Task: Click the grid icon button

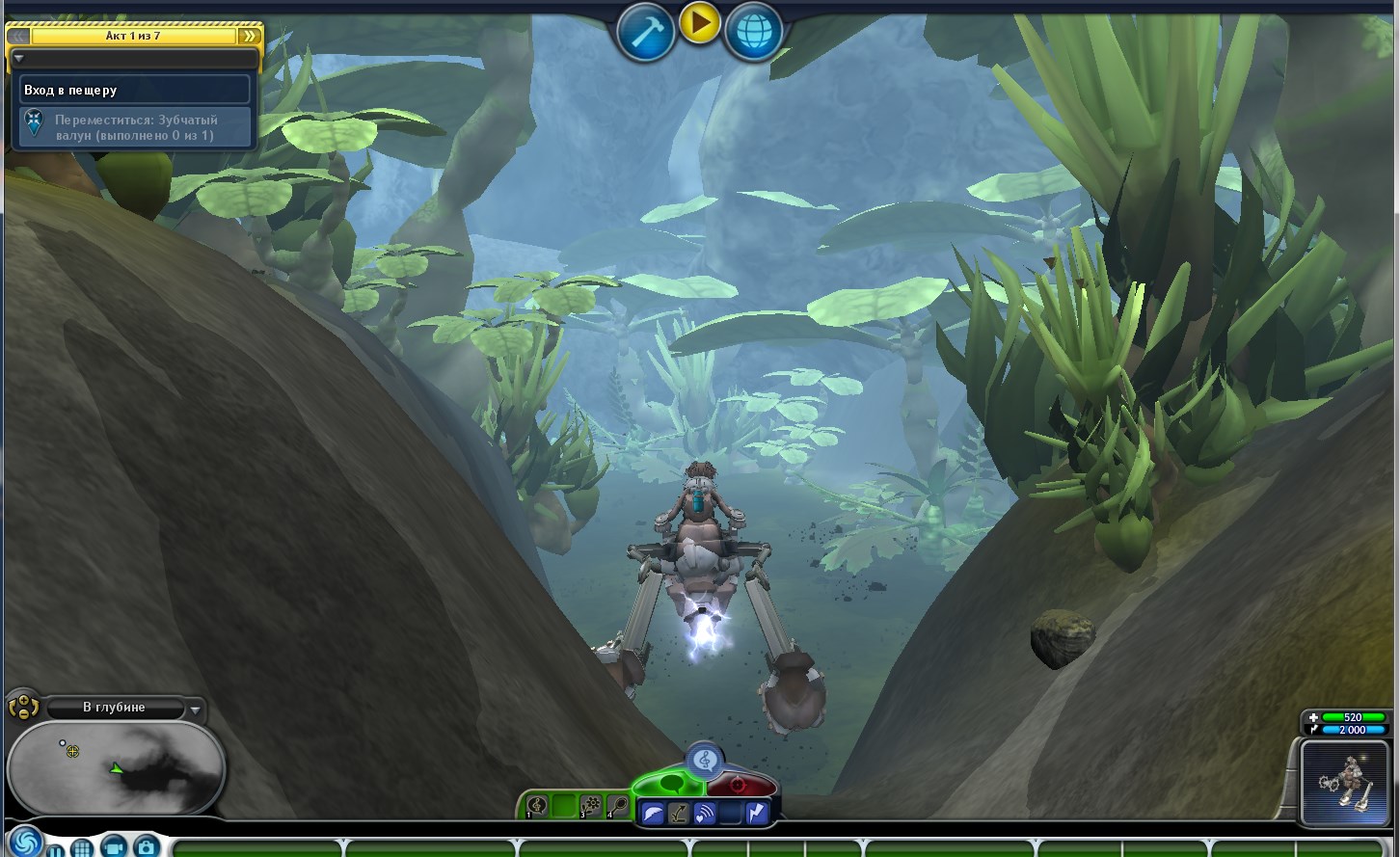Action: (x=82, y=848)
